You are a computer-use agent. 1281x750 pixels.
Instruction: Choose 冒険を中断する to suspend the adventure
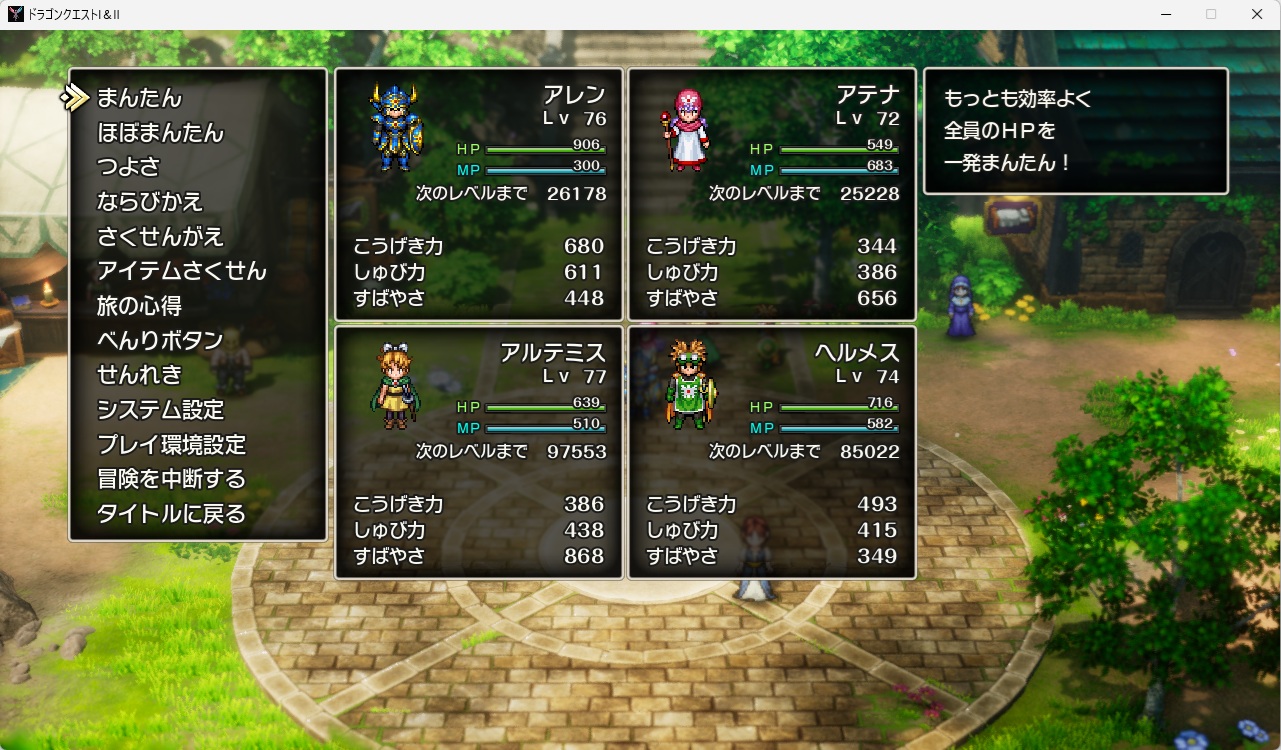171,479
